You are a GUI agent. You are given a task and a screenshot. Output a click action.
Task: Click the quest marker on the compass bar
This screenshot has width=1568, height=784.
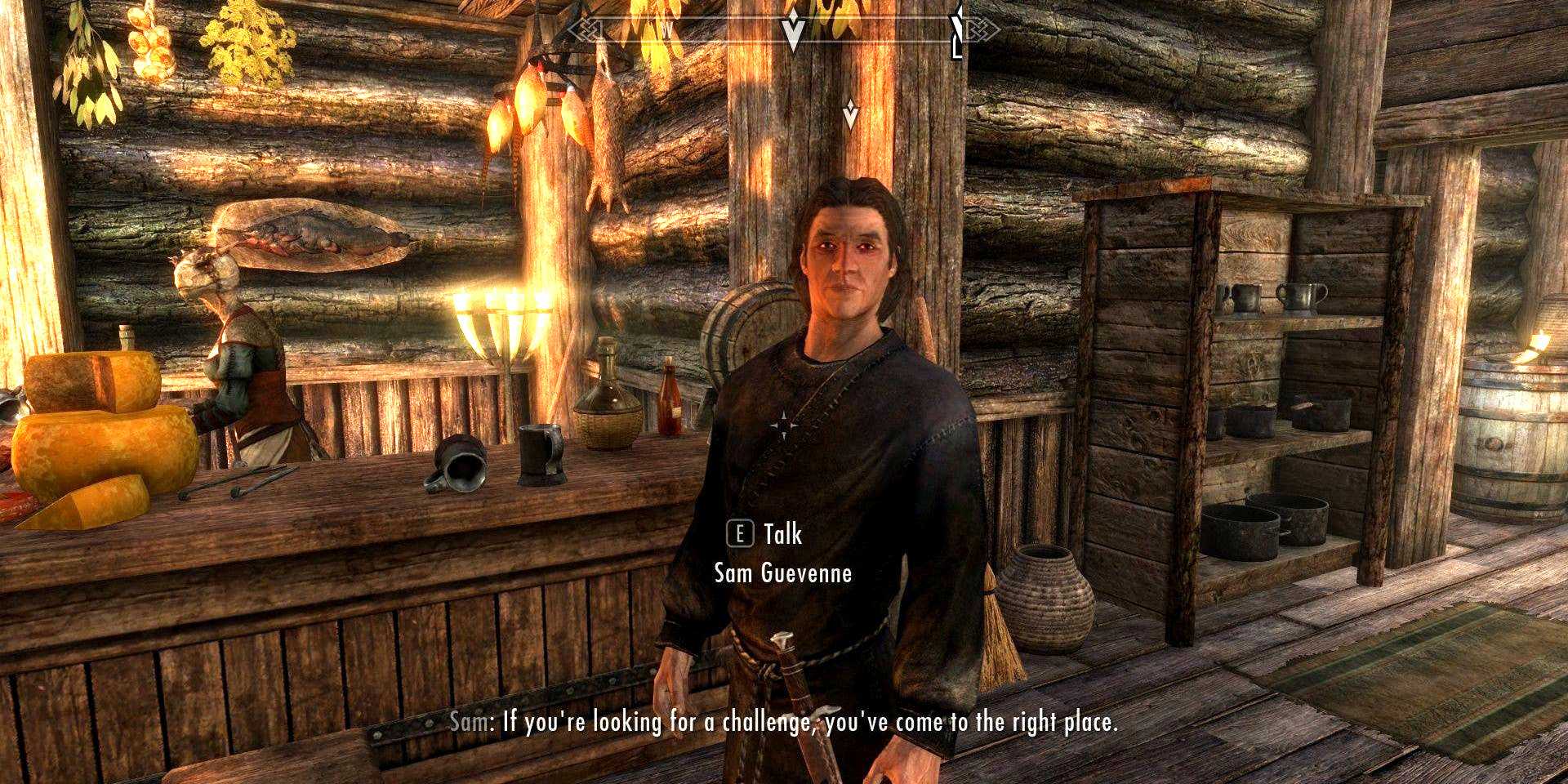coord(792,33)
